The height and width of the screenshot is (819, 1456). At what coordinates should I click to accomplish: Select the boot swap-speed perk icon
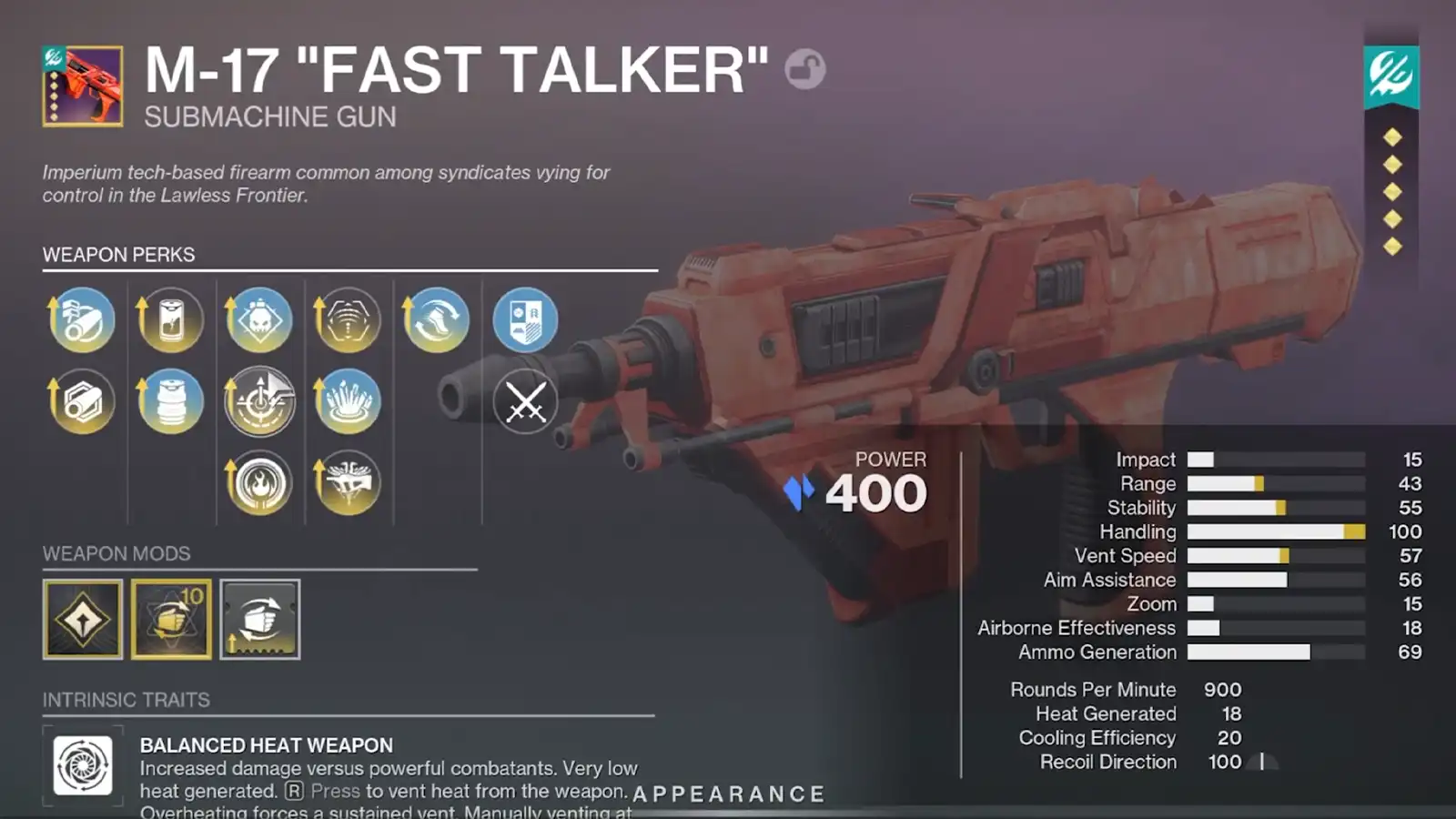tap(437, 318)
